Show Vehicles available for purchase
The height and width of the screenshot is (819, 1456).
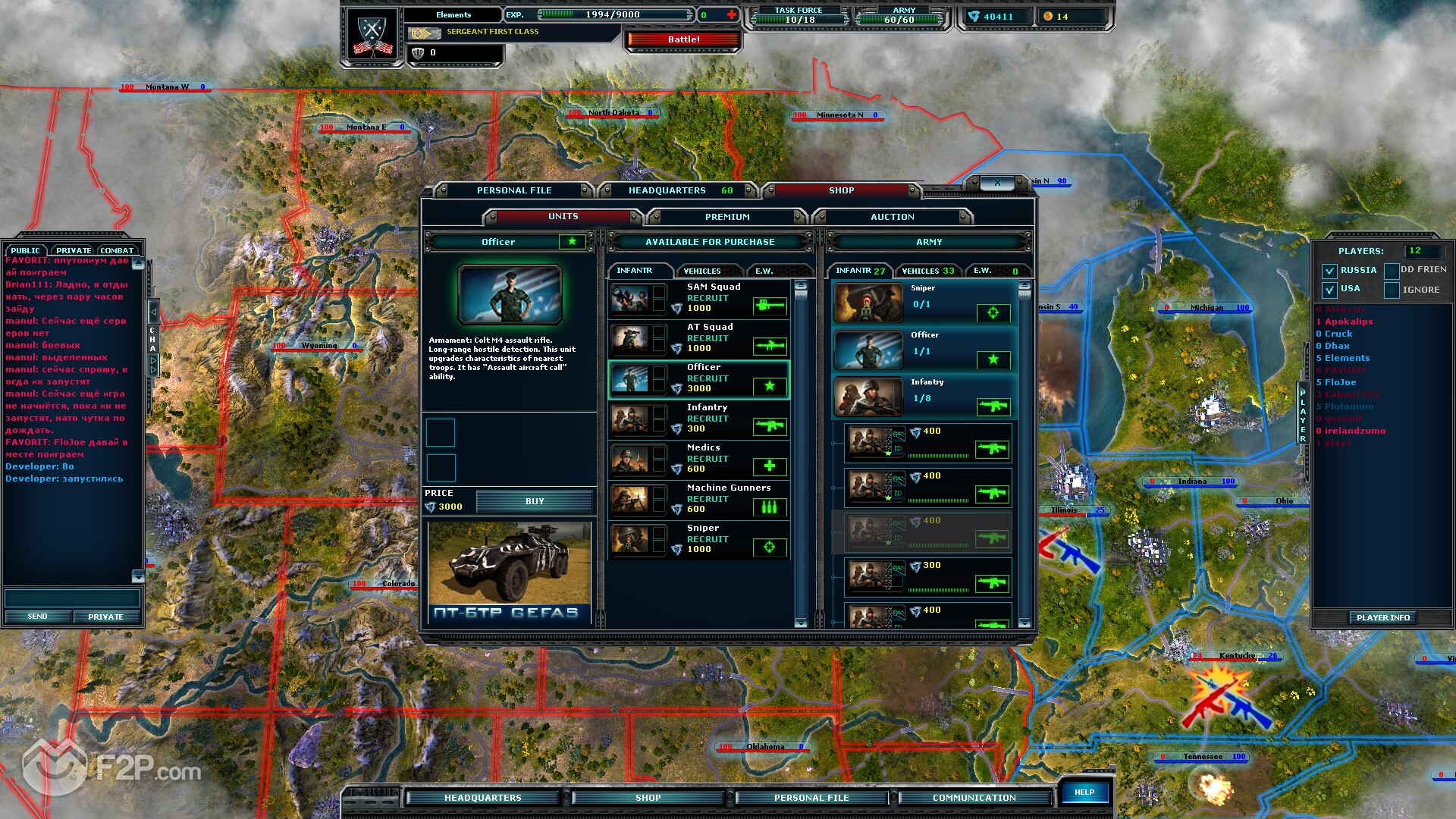click(x=701, y=271)
